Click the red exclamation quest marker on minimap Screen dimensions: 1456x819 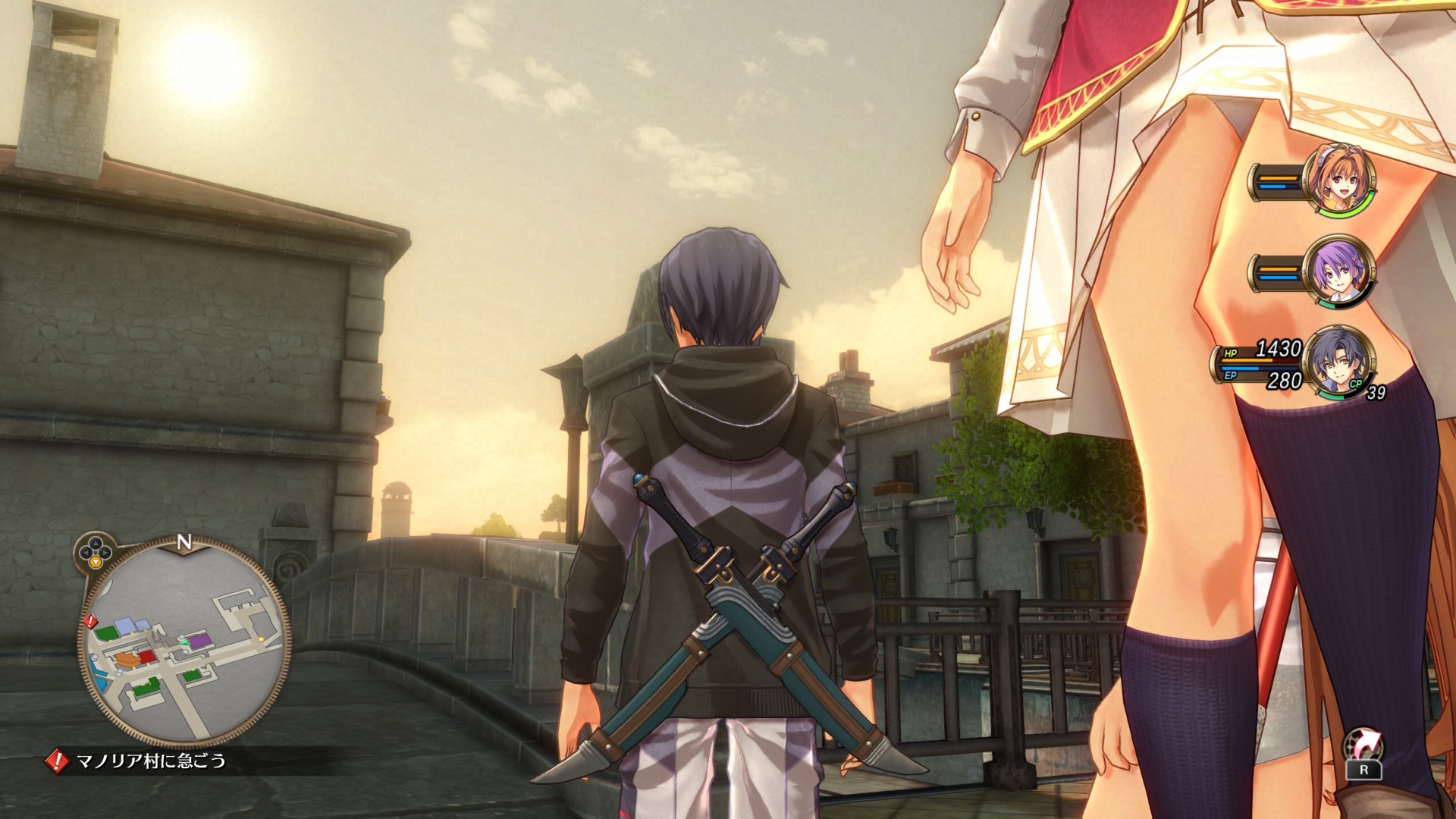tap(91, 623)
